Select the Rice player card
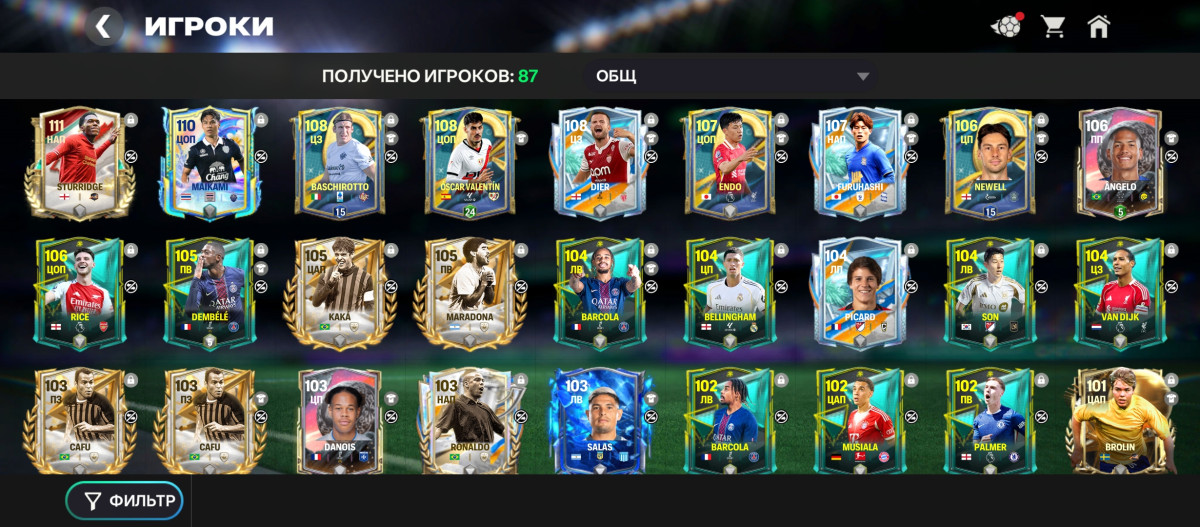This screenshot has width=1200, height=527. [x=78, y=293]
